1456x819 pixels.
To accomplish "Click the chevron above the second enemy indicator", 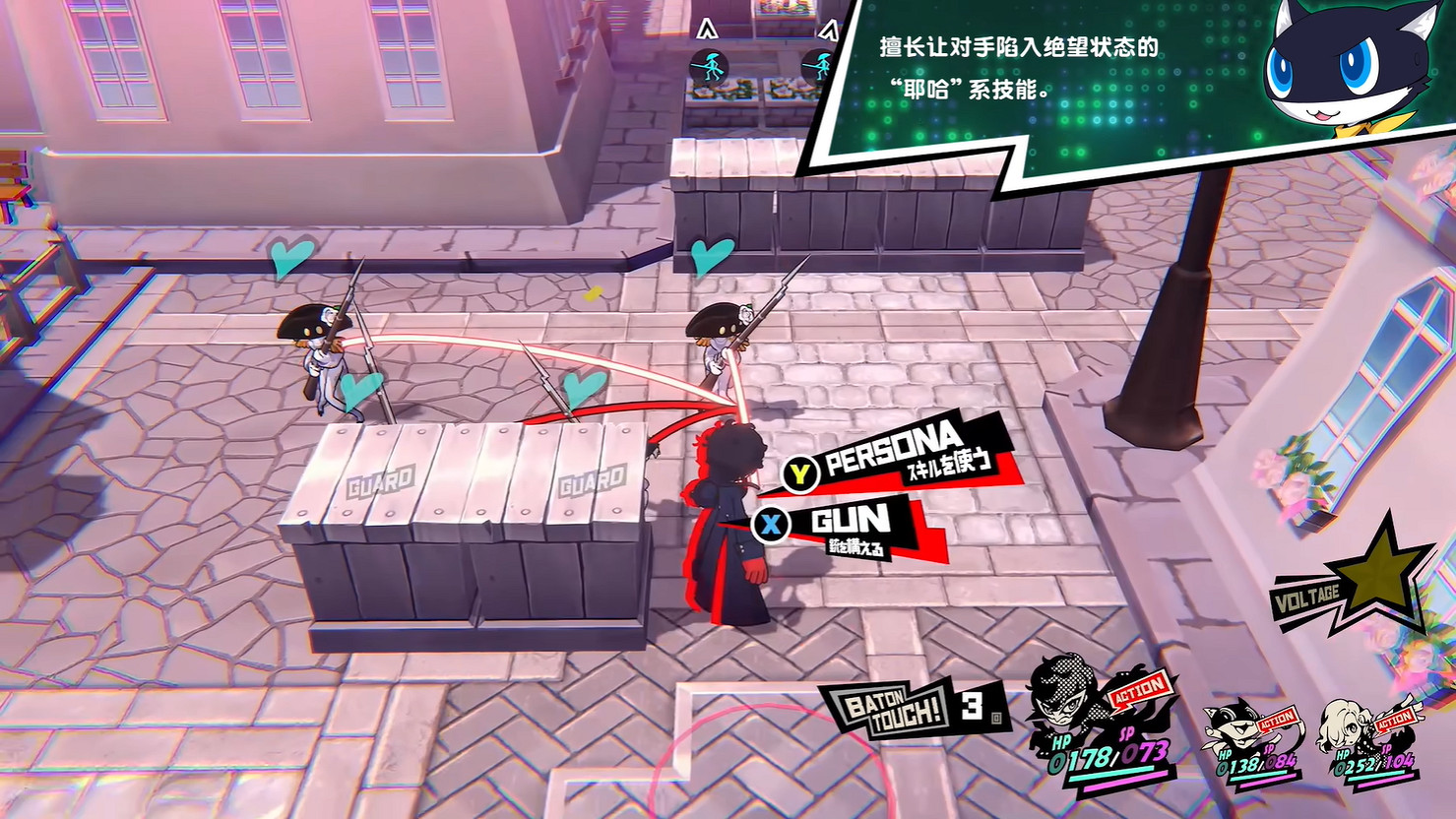I will (x=827, y=28).
